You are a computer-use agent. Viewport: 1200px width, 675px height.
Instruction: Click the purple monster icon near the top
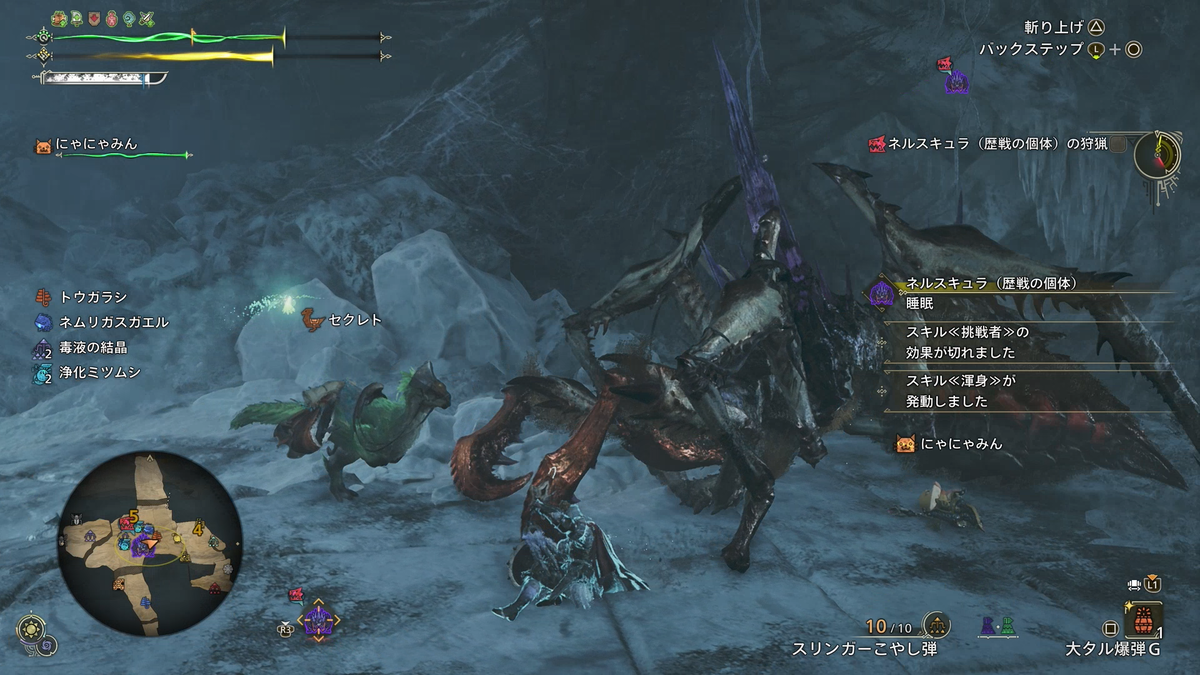click(956, 82)
